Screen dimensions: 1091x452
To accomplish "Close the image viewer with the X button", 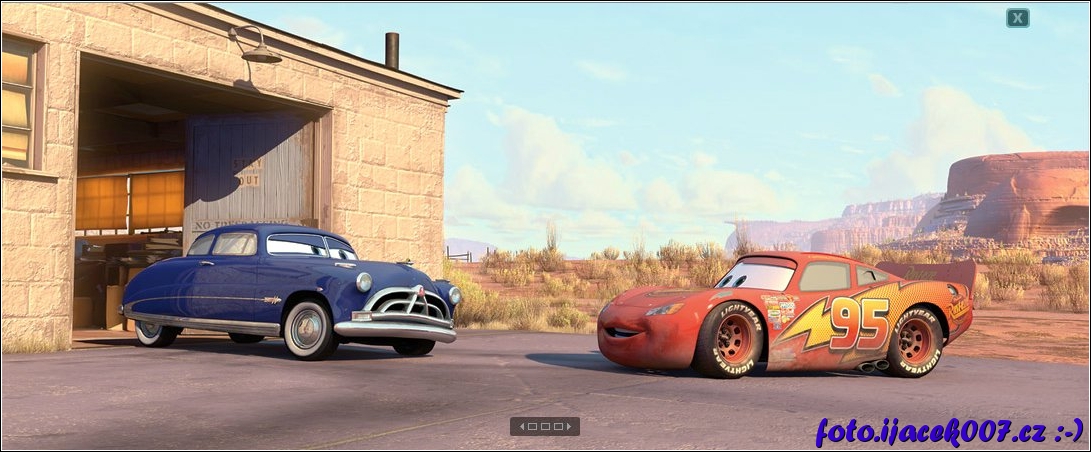I will click(1017, 18).
